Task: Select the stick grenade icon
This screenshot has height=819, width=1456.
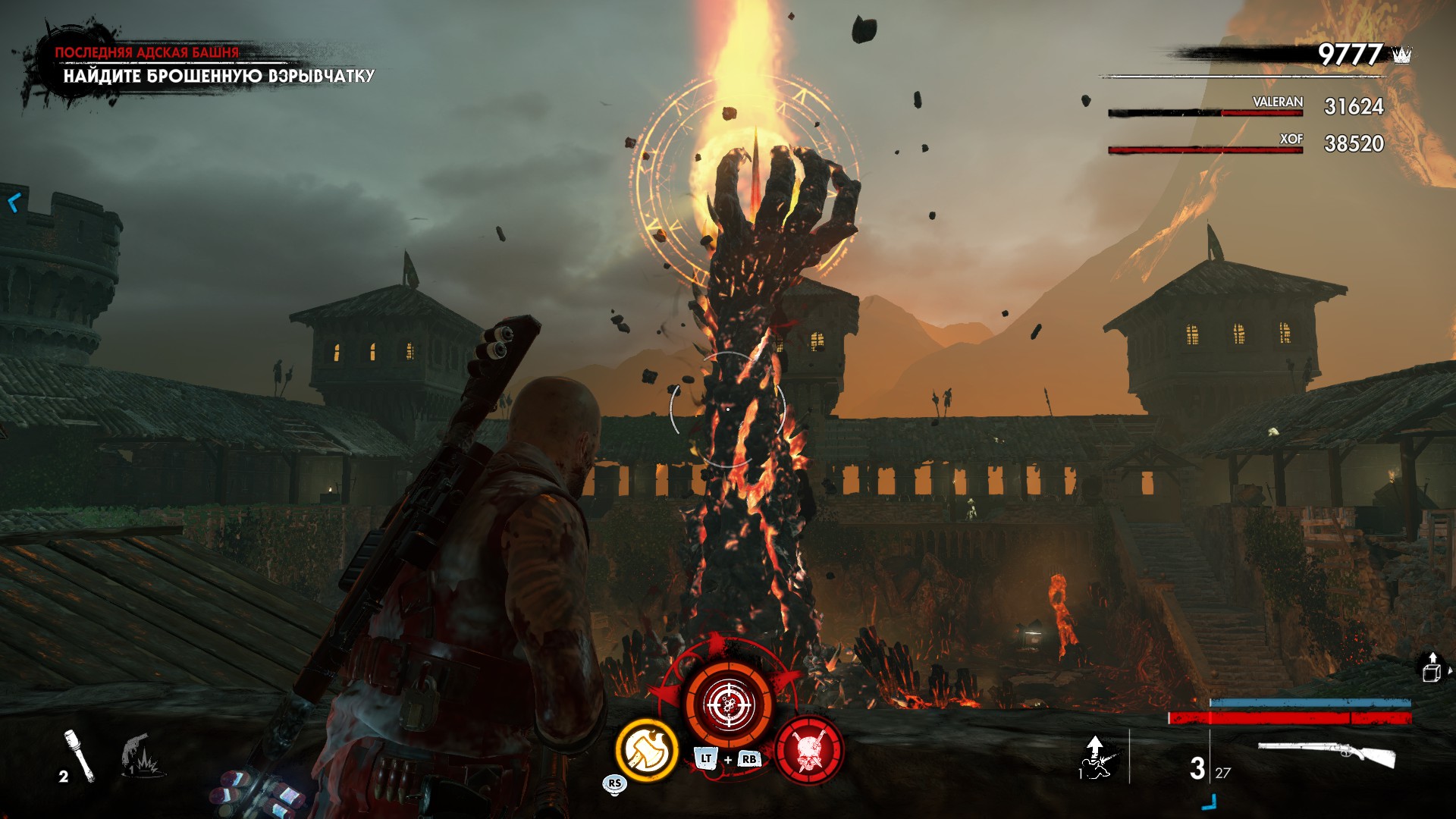Action: [x=79, y=755]
